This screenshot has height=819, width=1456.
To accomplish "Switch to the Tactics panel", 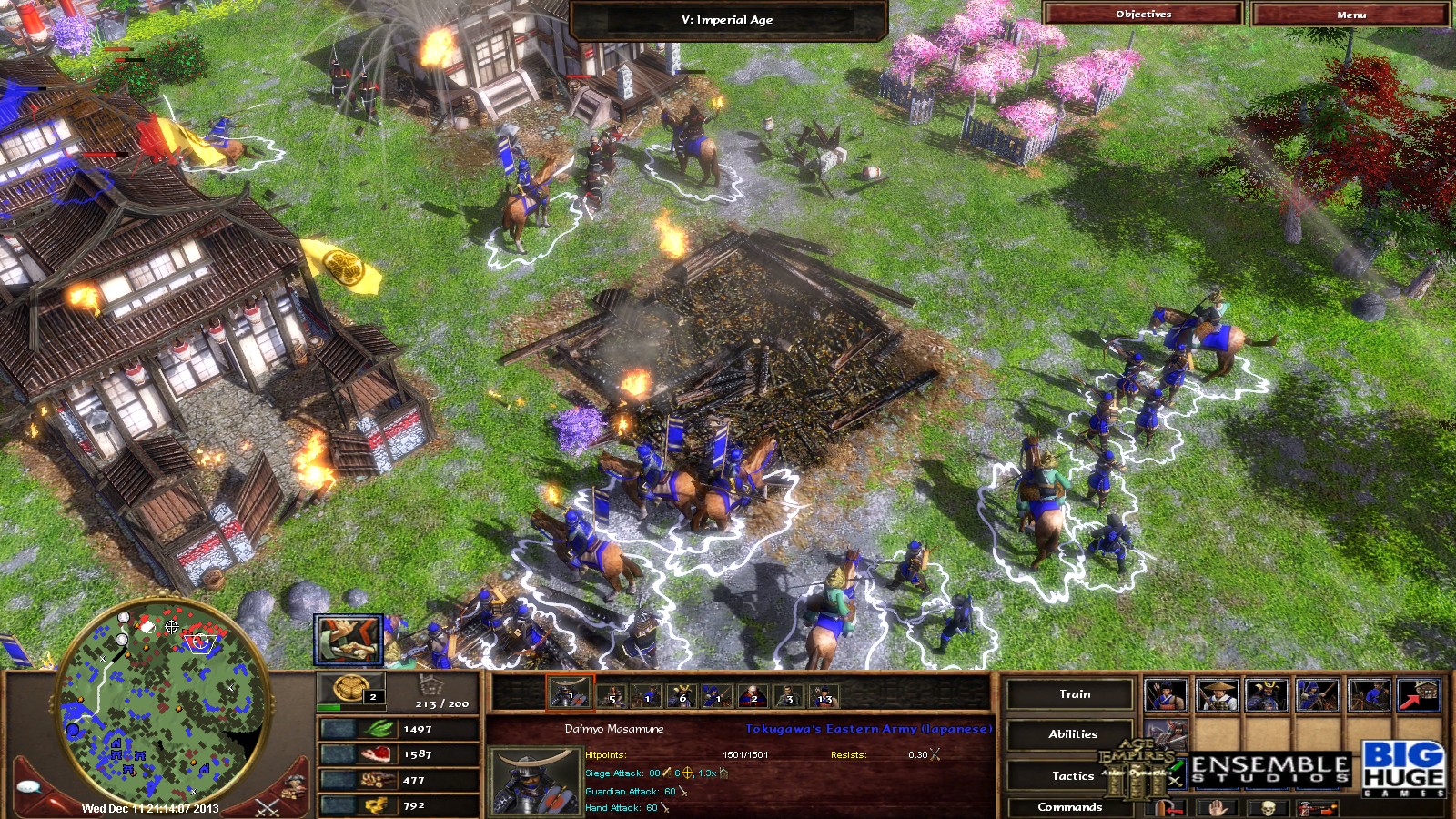I will (x=1072, y=775).
